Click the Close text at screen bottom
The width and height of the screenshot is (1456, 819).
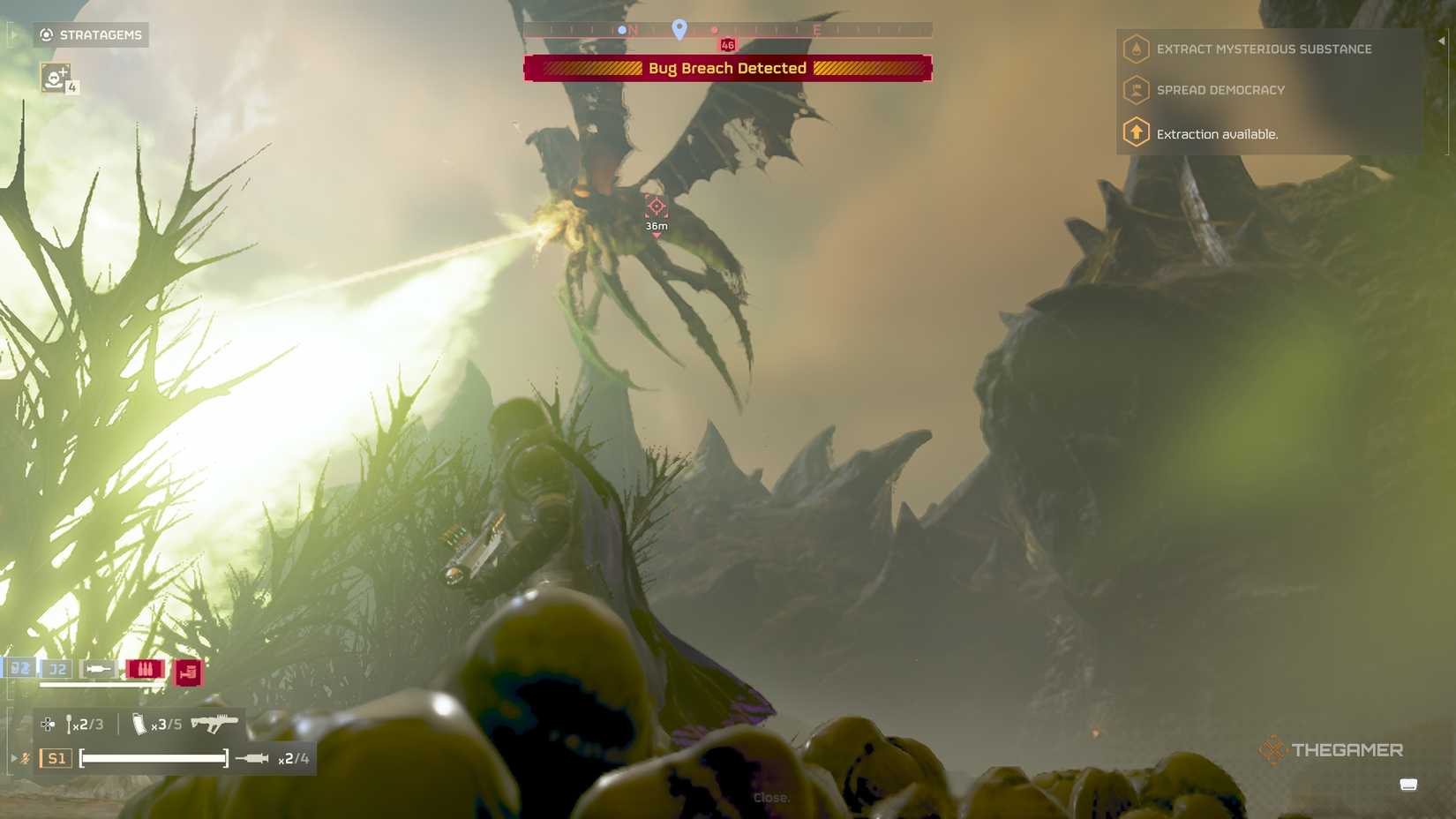tap(771, 797)
